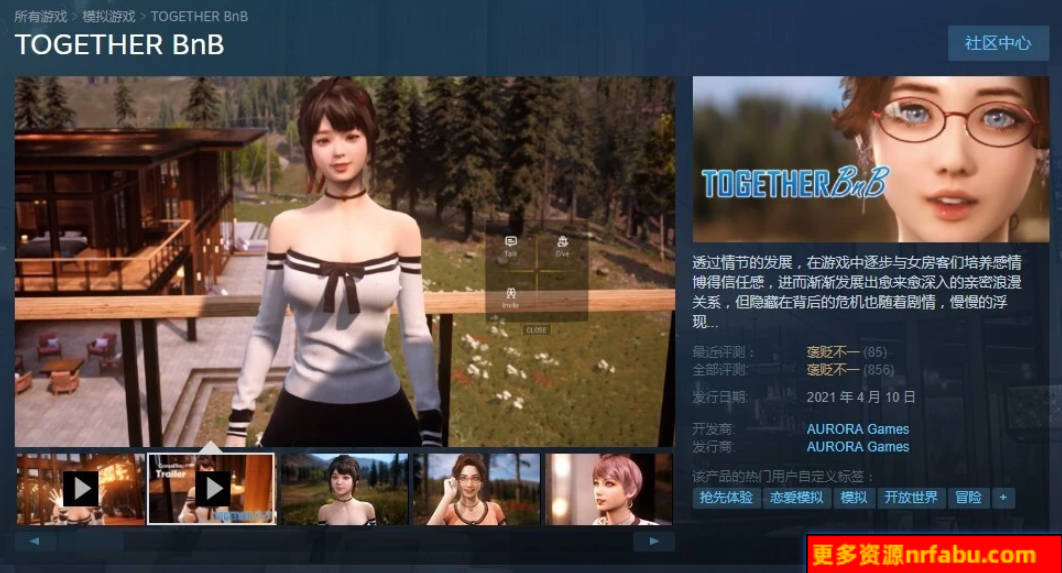Go to 模拟游戏 in the breadcrumb
Screen dimensions: 1062x573
[109, 16]
